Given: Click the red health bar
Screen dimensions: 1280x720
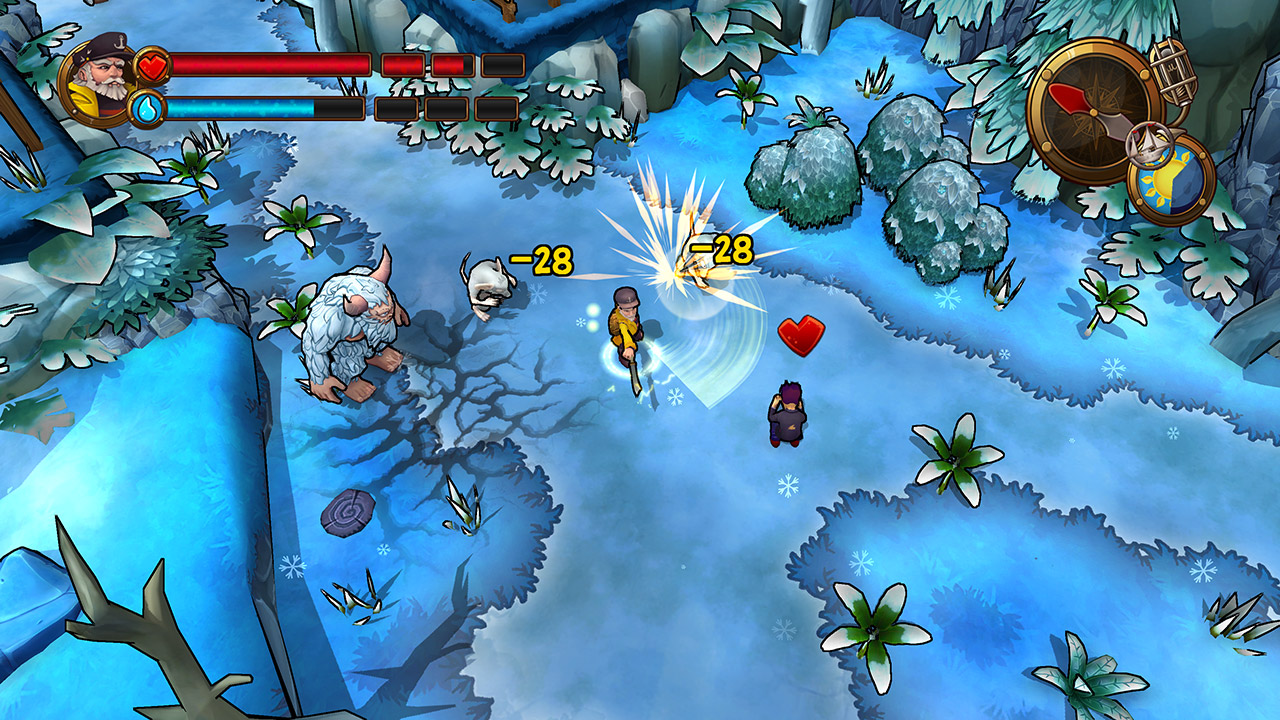Looking at the screenshot, I should (x=270, y=64).
